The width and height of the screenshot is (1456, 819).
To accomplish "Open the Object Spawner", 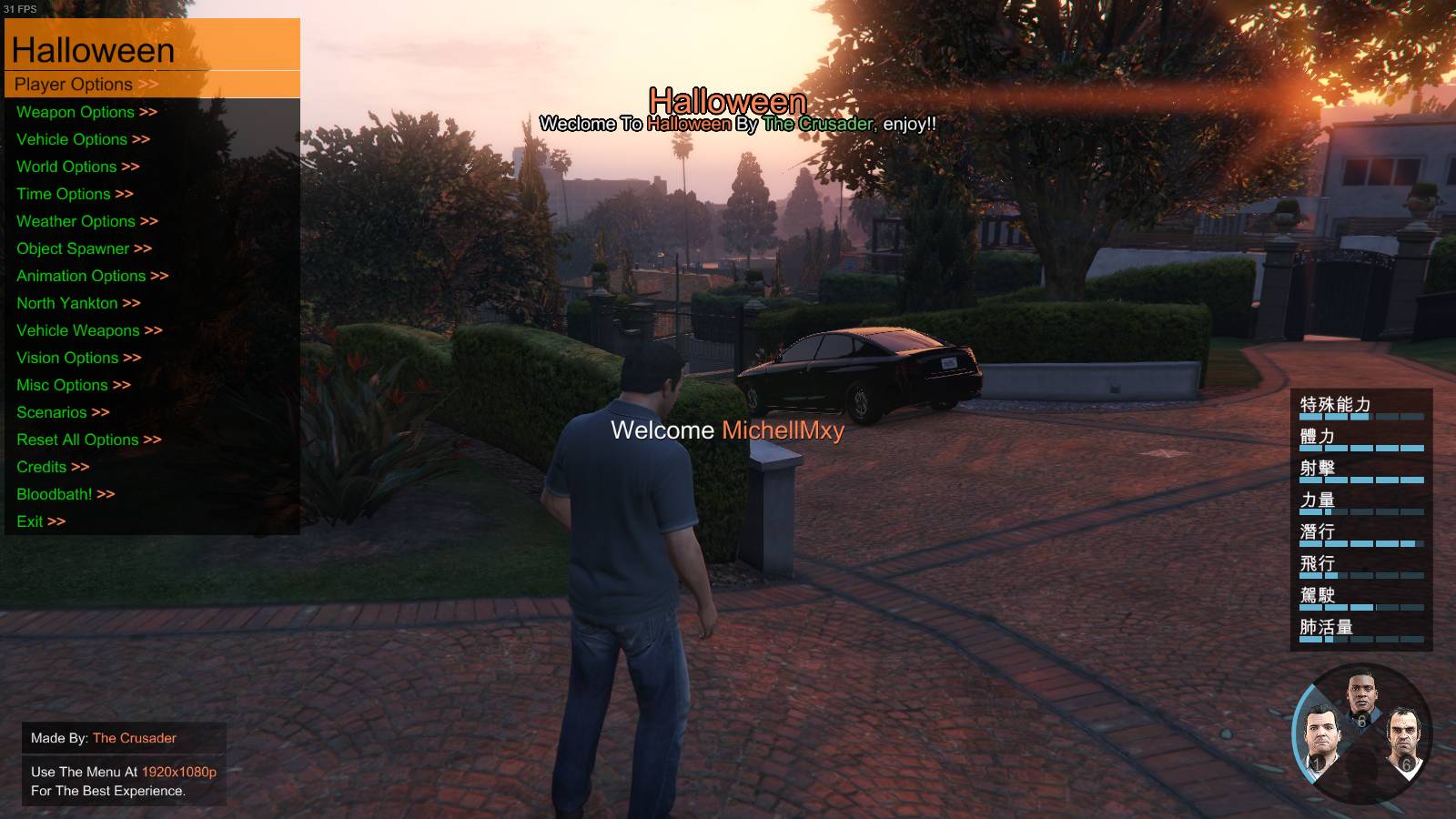I will pyautogui.click(x=84, y=248).
